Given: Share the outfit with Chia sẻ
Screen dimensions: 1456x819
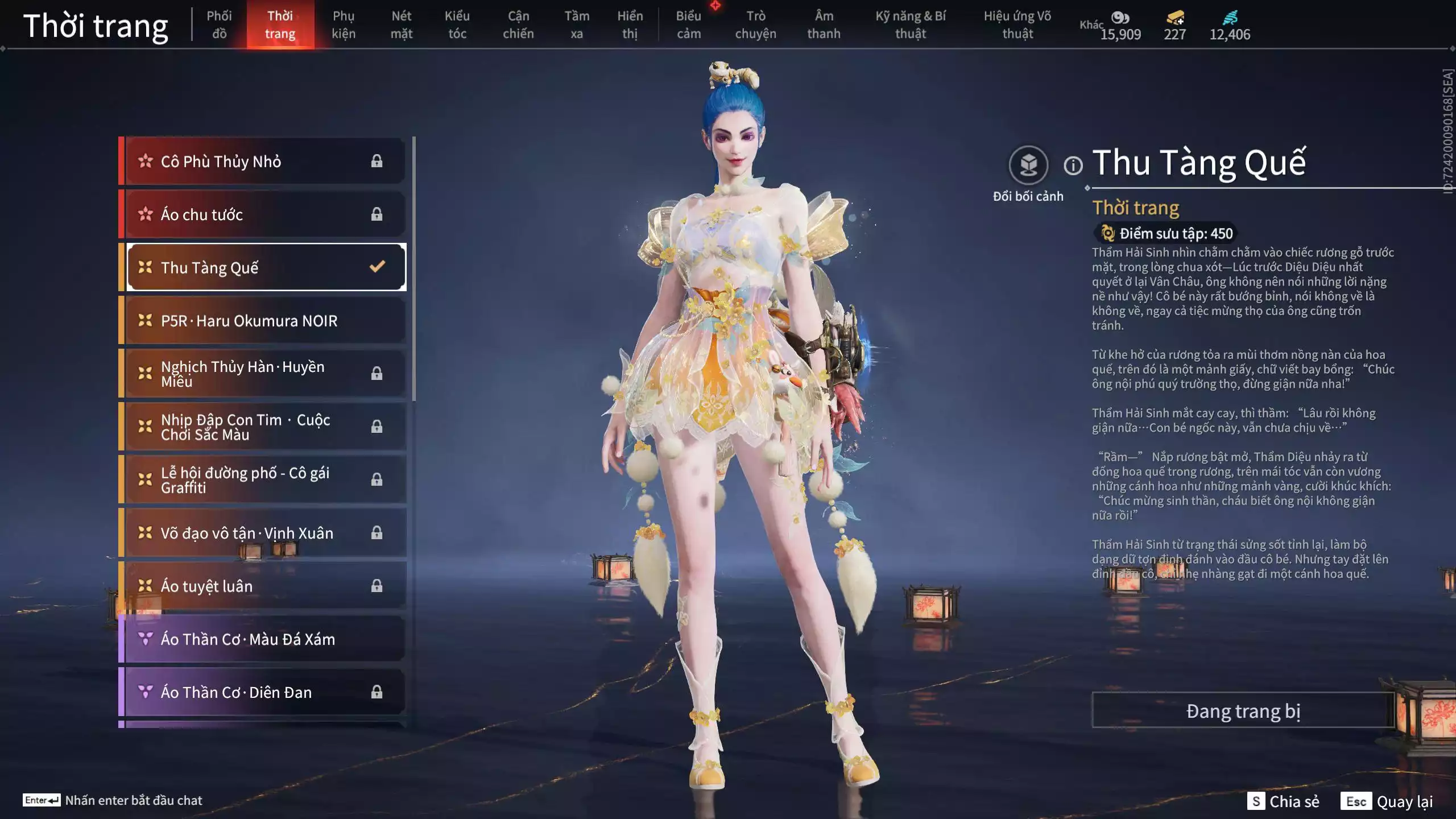Looking at the screenshot, I should tap(1283, 801).
